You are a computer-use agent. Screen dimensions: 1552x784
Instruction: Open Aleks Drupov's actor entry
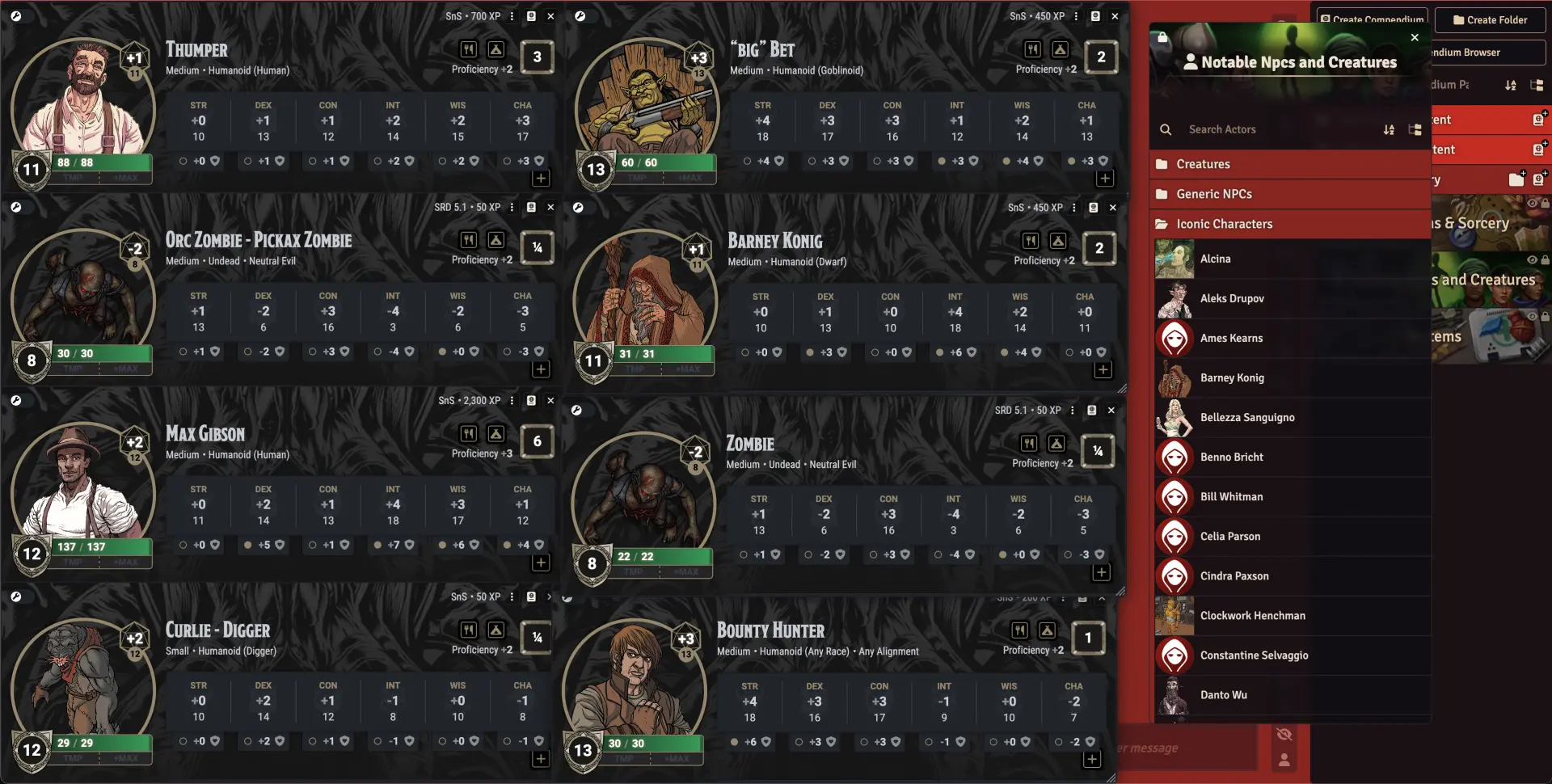coord(1232,298)
